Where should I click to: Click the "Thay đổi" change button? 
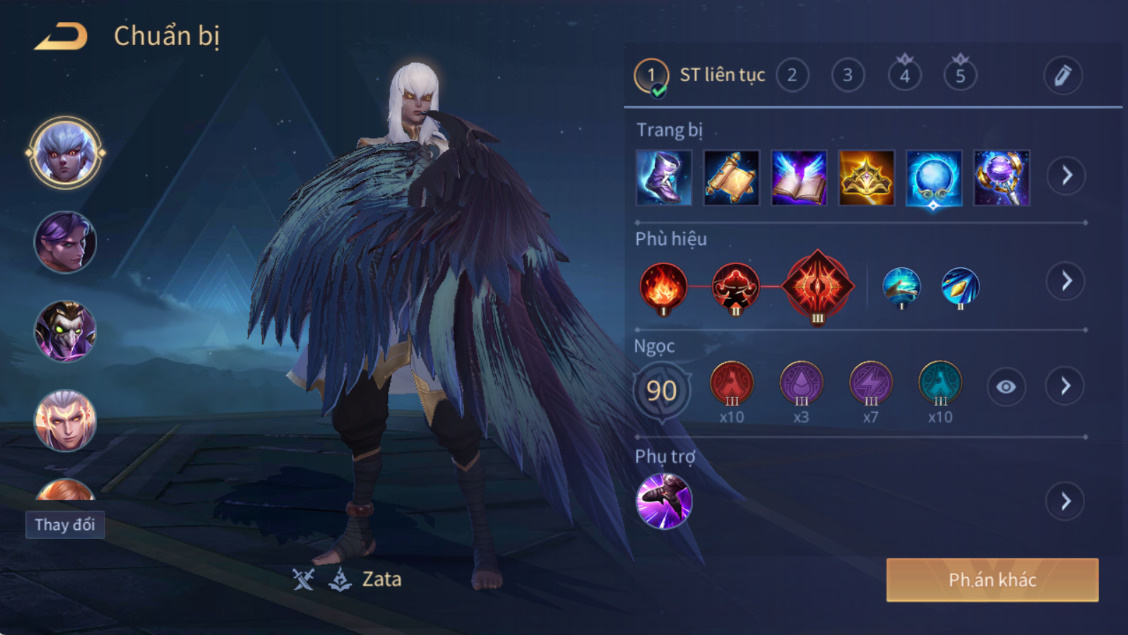pos(65,525)
